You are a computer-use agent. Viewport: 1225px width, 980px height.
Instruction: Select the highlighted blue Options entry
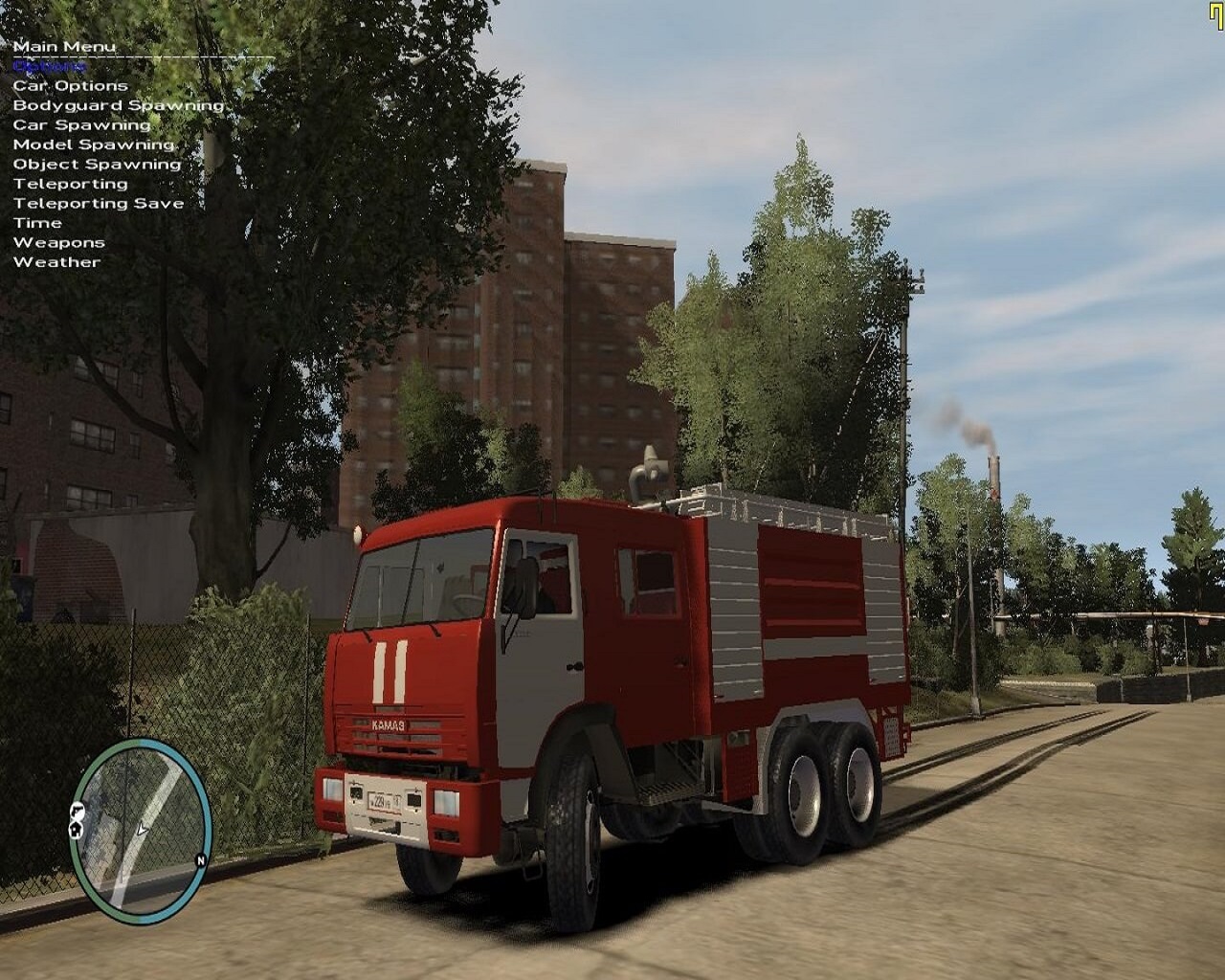pyautogui.click(x=49, y=66)
